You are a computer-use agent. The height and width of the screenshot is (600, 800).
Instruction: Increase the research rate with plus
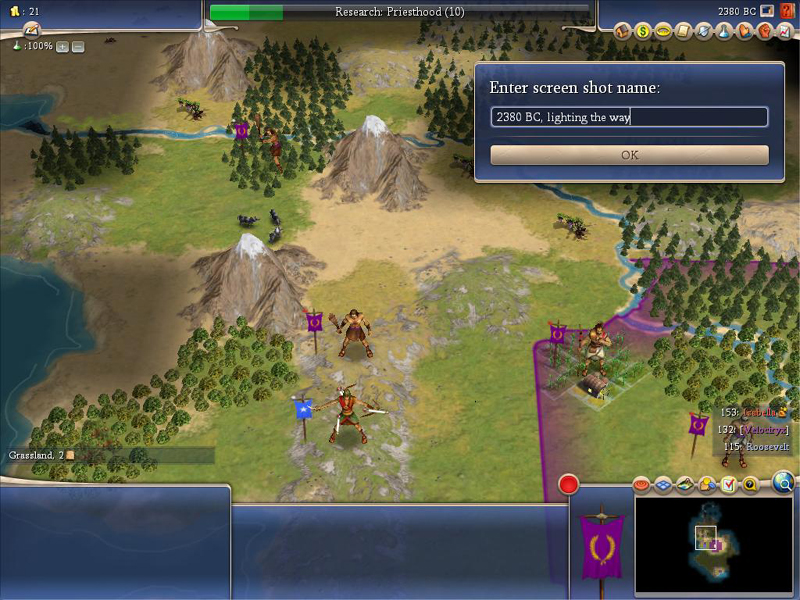[62, 47]
